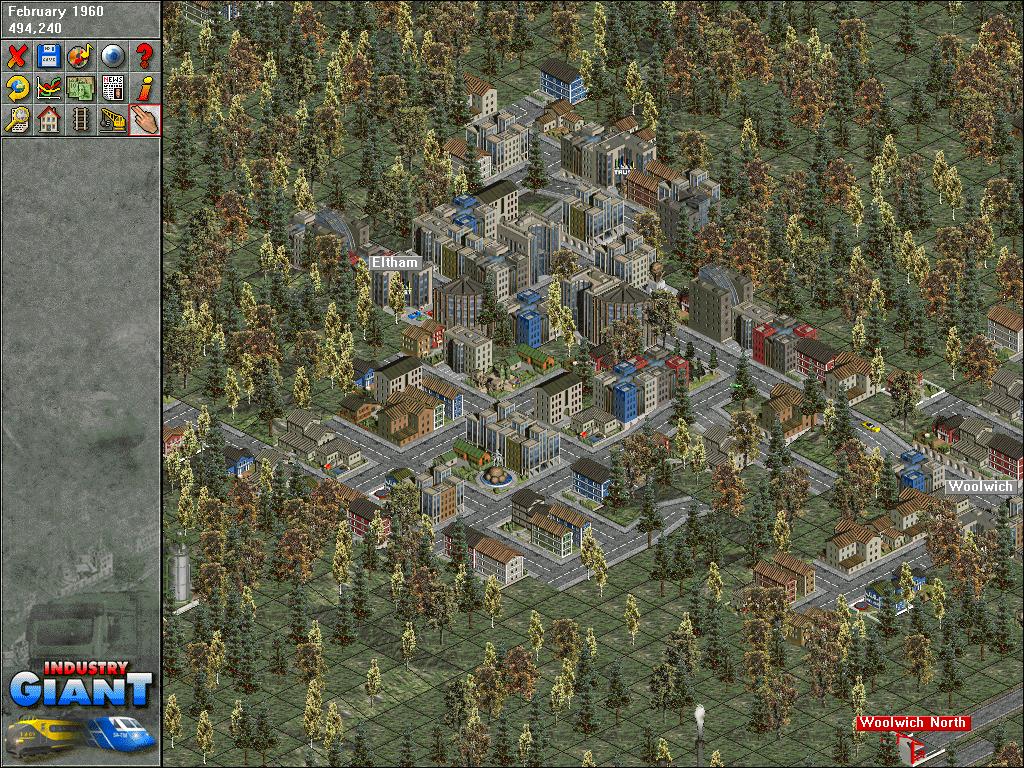The width and height of the screenshot is (1024, 768).
Task: Open the finances banknotes icon
Action: 80,88
